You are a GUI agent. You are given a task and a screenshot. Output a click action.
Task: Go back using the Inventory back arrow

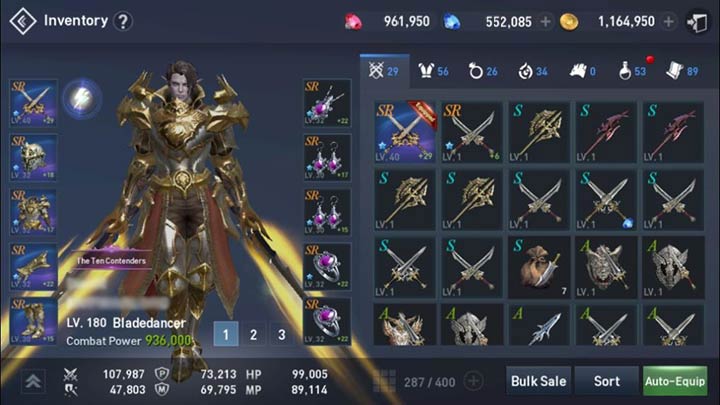22,21
